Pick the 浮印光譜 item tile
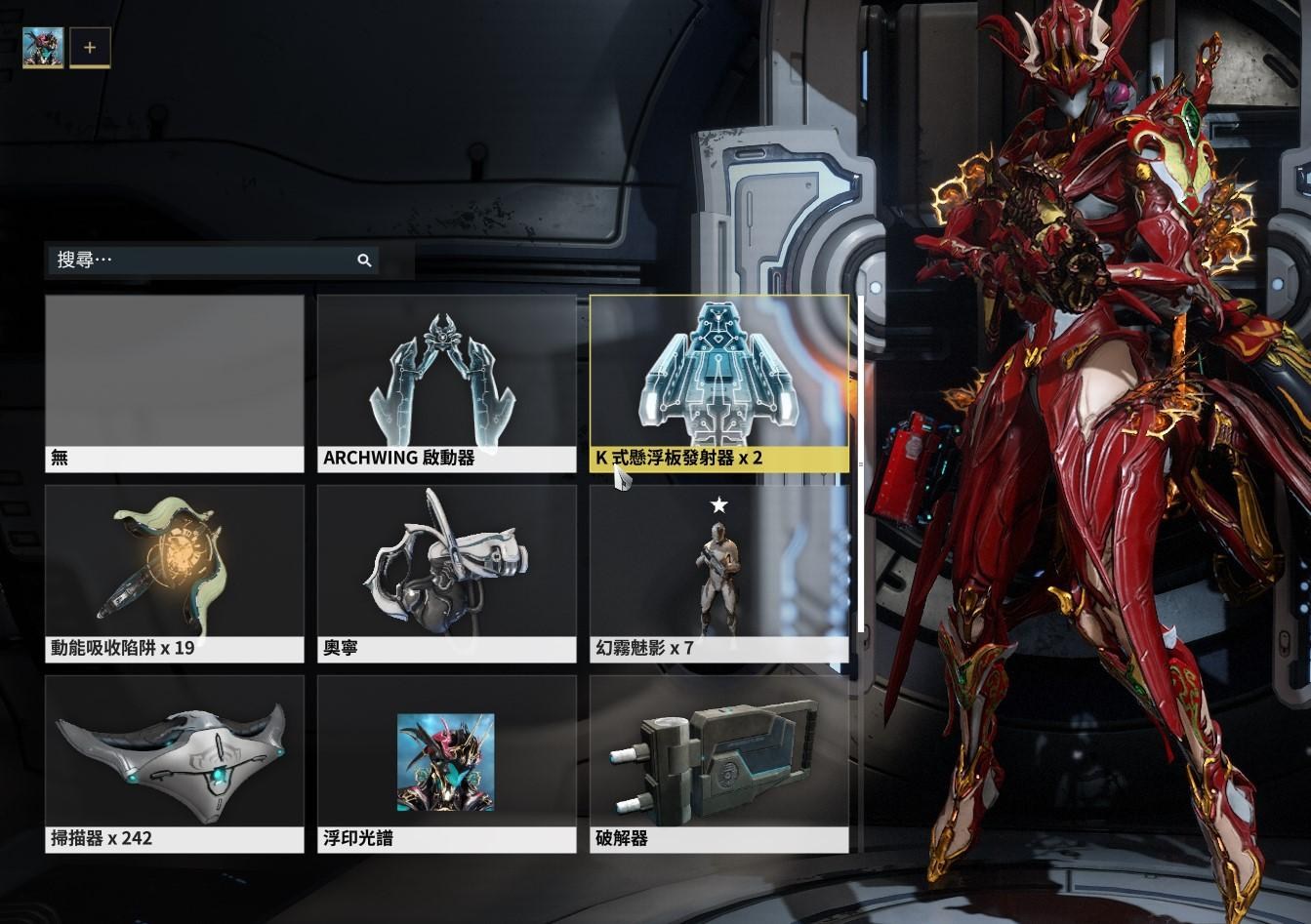 [446, 764]
